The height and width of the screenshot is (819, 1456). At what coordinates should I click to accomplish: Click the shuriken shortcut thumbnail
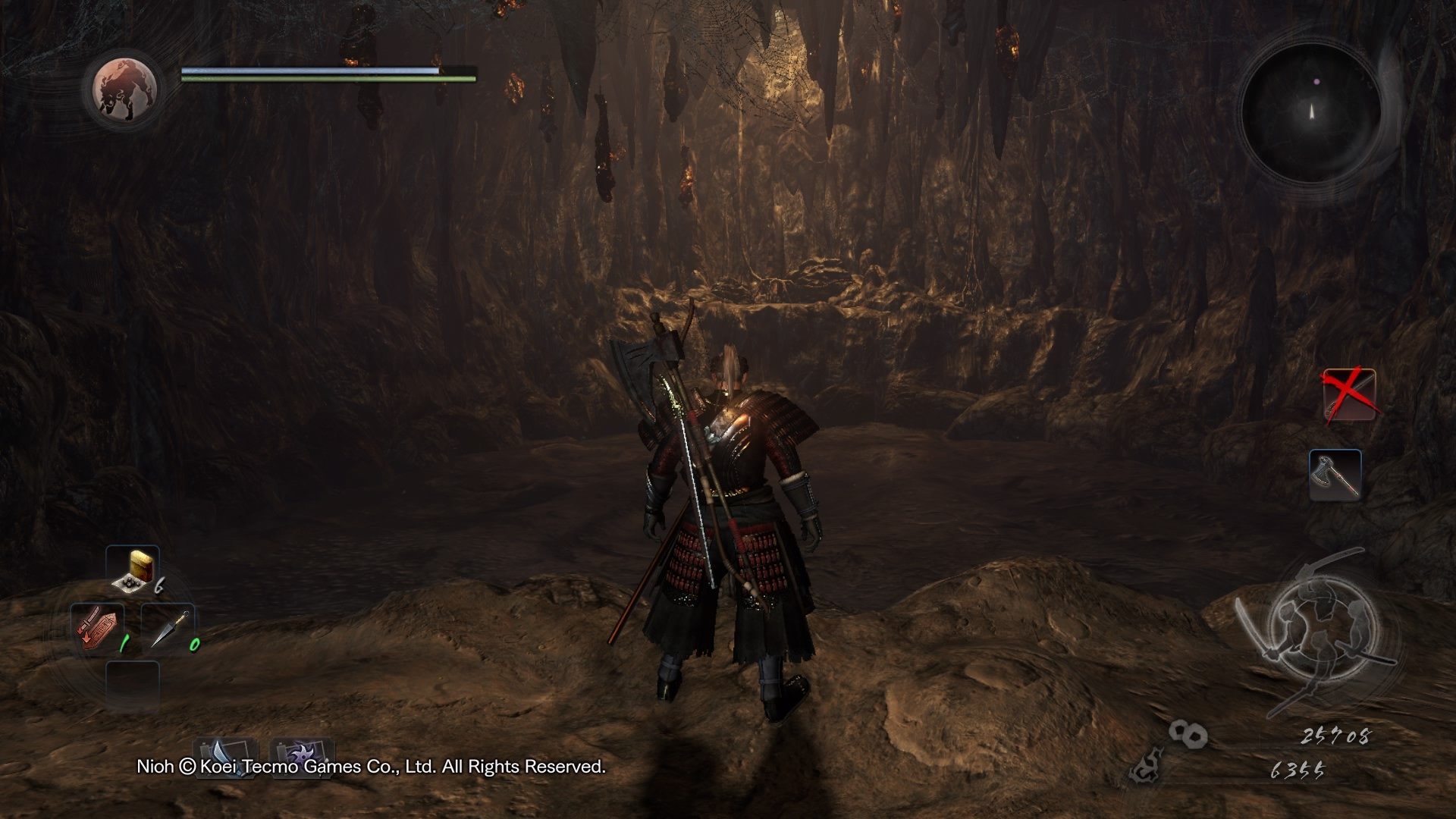(x=302, y=756)
